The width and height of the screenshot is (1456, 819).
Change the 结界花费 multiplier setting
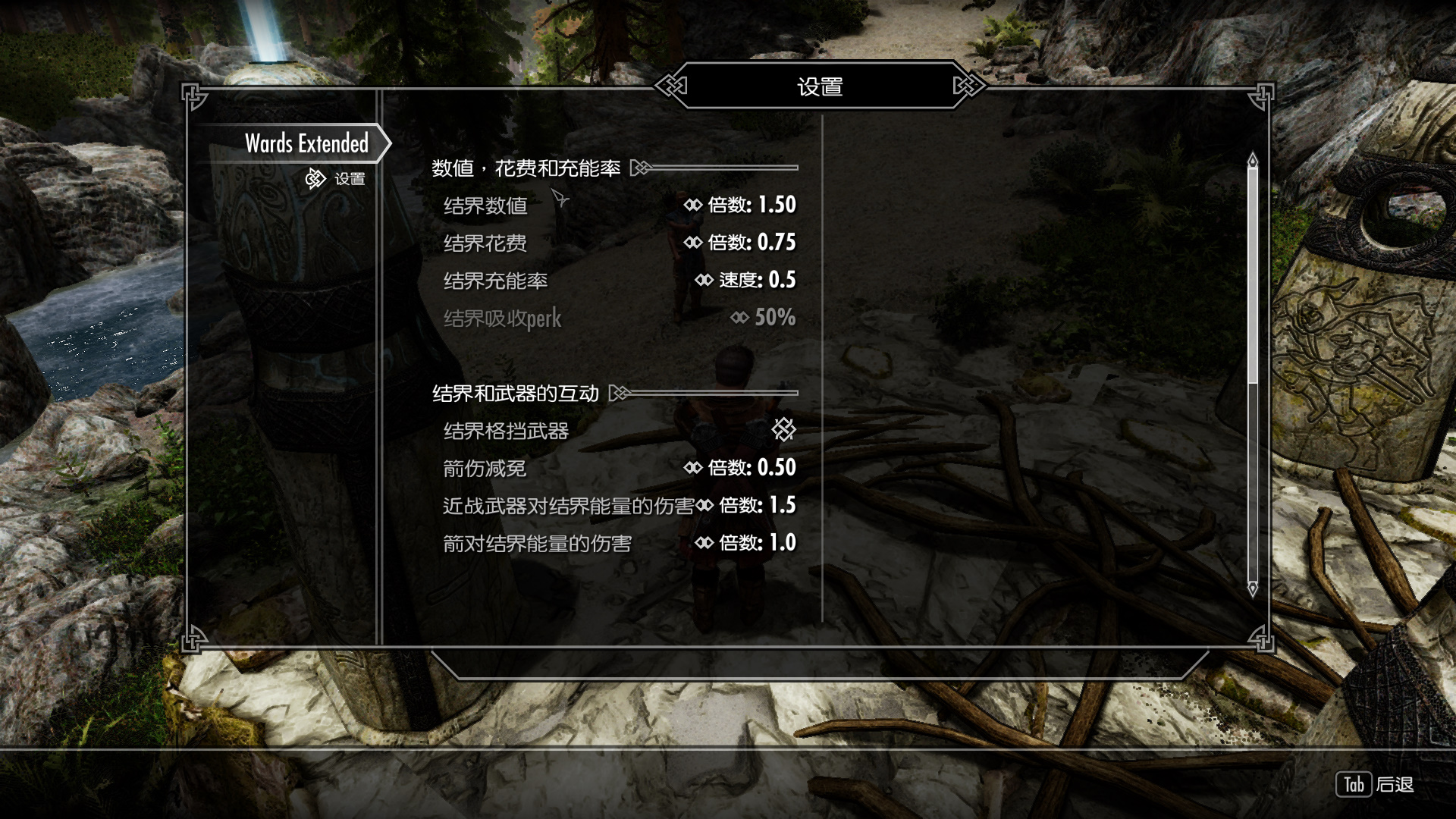click(x=619, y=243)
